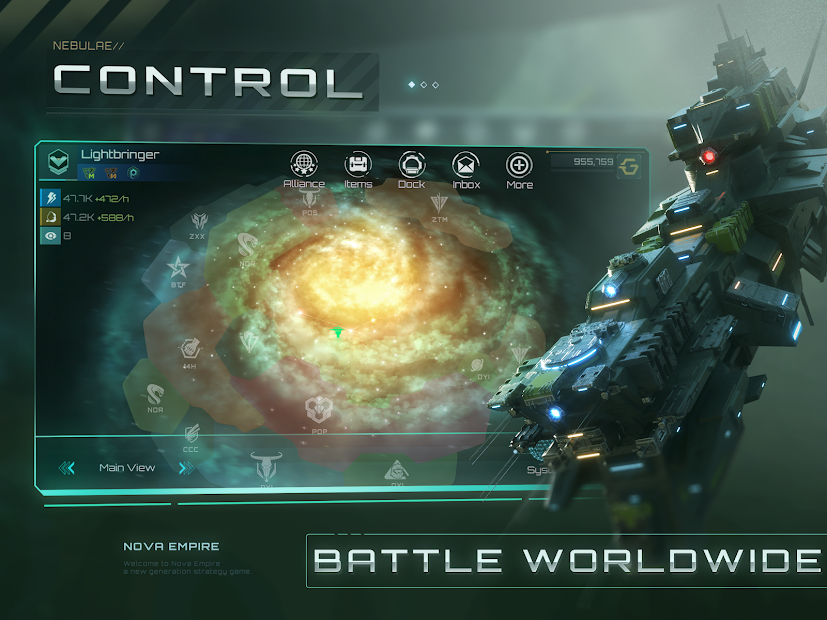Switch view with the right double-arrow
The image size is (827, 620).
(185, 468)
